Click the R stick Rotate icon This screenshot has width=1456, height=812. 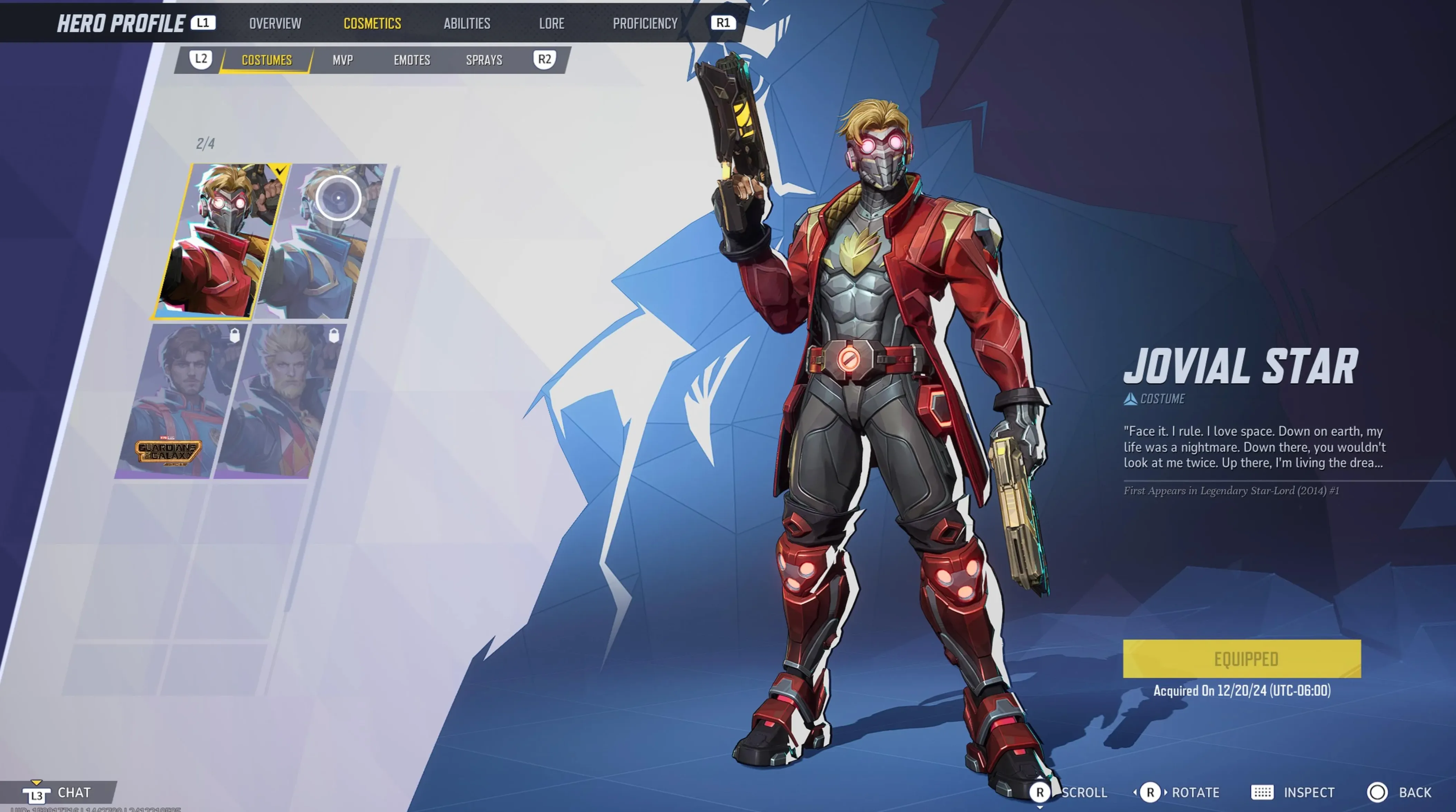[1151, 792]
